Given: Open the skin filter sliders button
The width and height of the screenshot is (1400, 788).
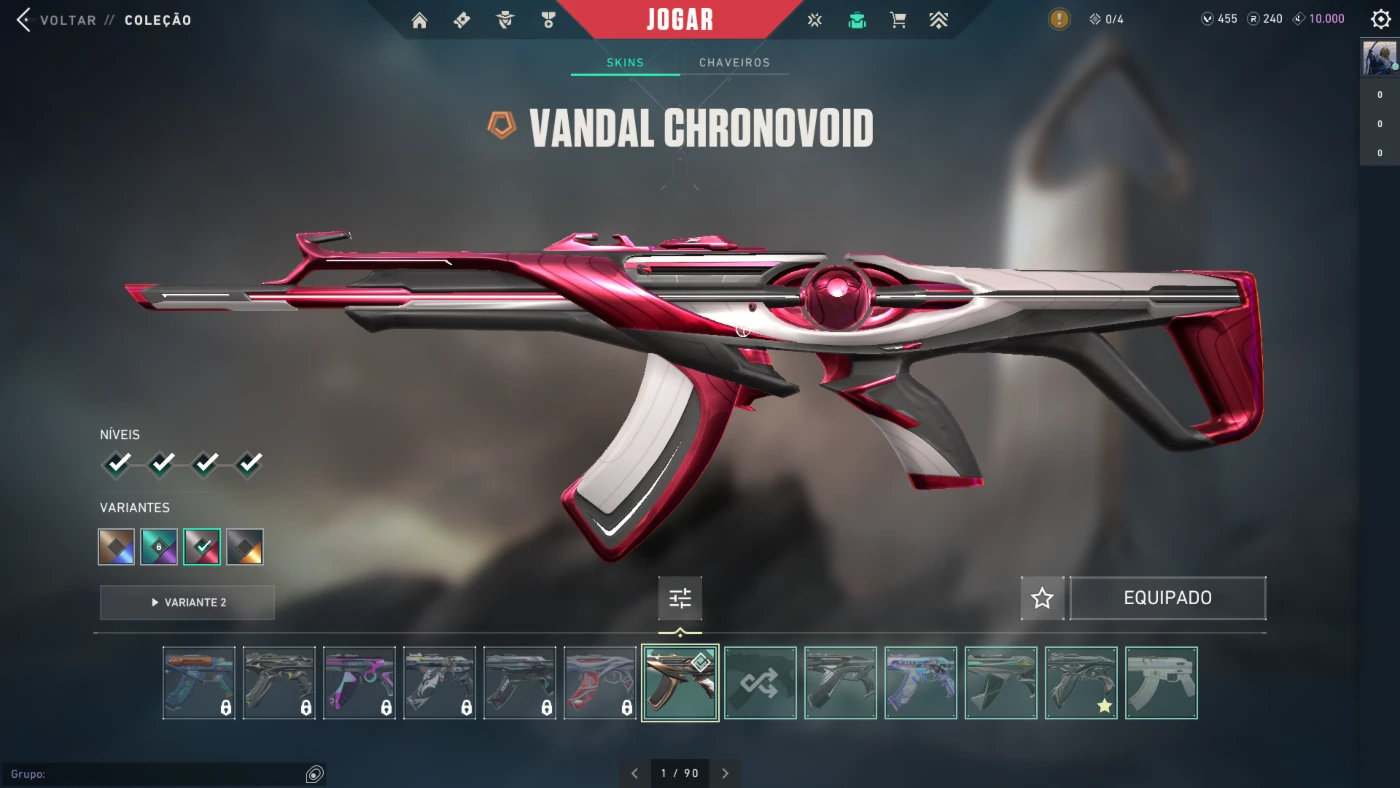Looking at the screenshot, I should click(680, 599).
